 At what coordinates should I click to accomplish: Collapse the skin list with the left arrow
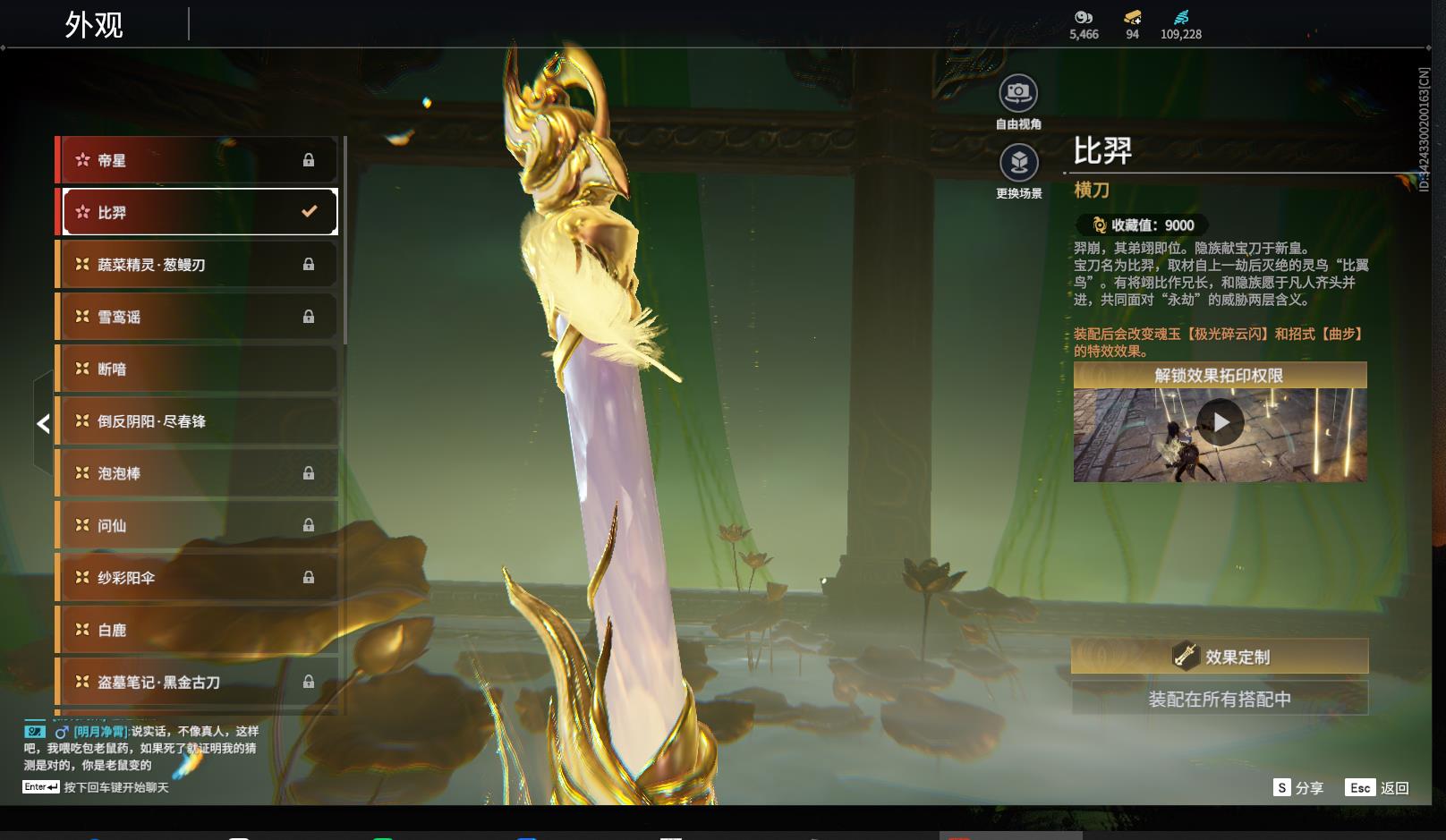coord(43,424)
